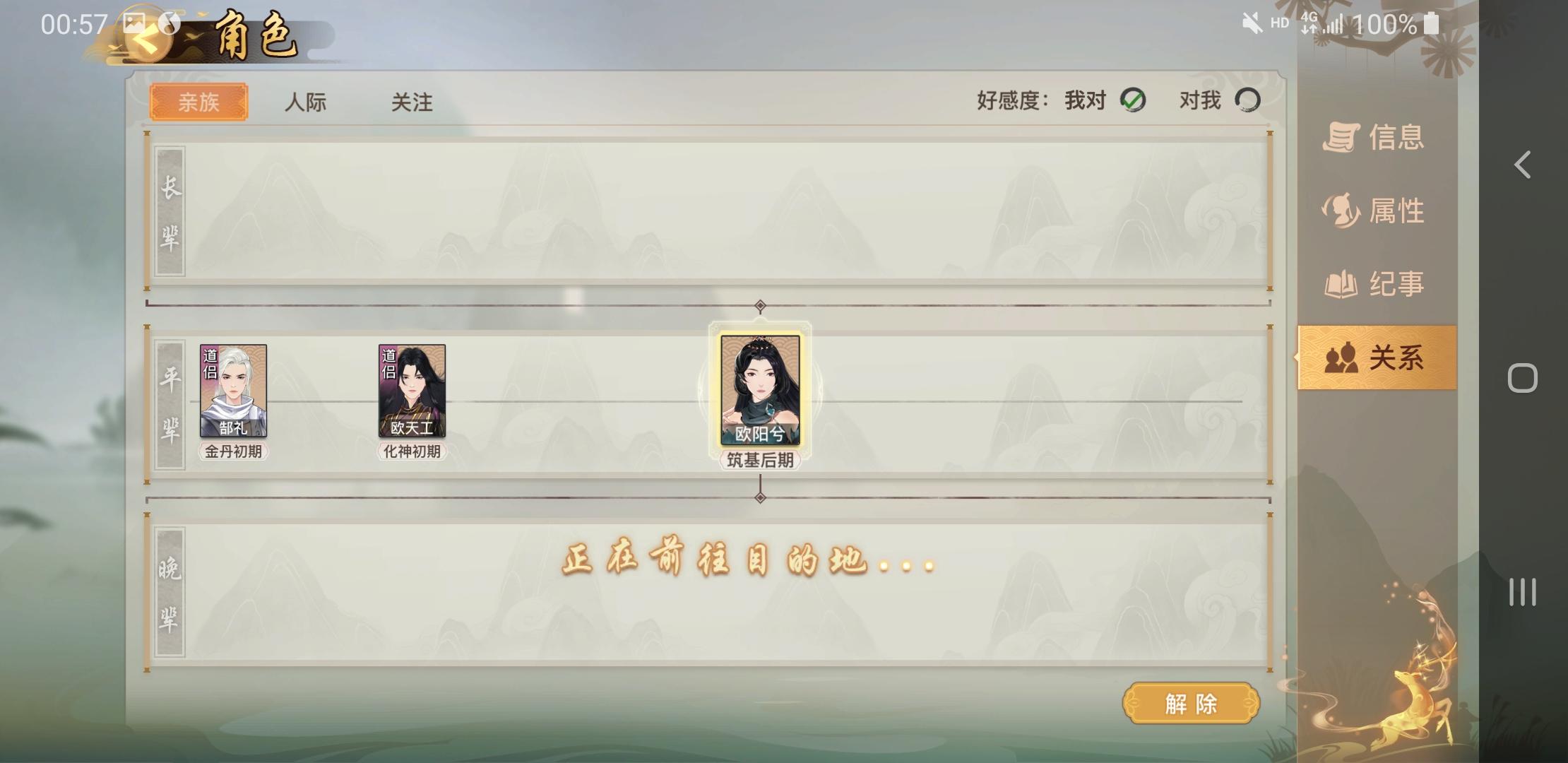Open the 纪事 panel from the sidebar

click(x=1374, y=284)
